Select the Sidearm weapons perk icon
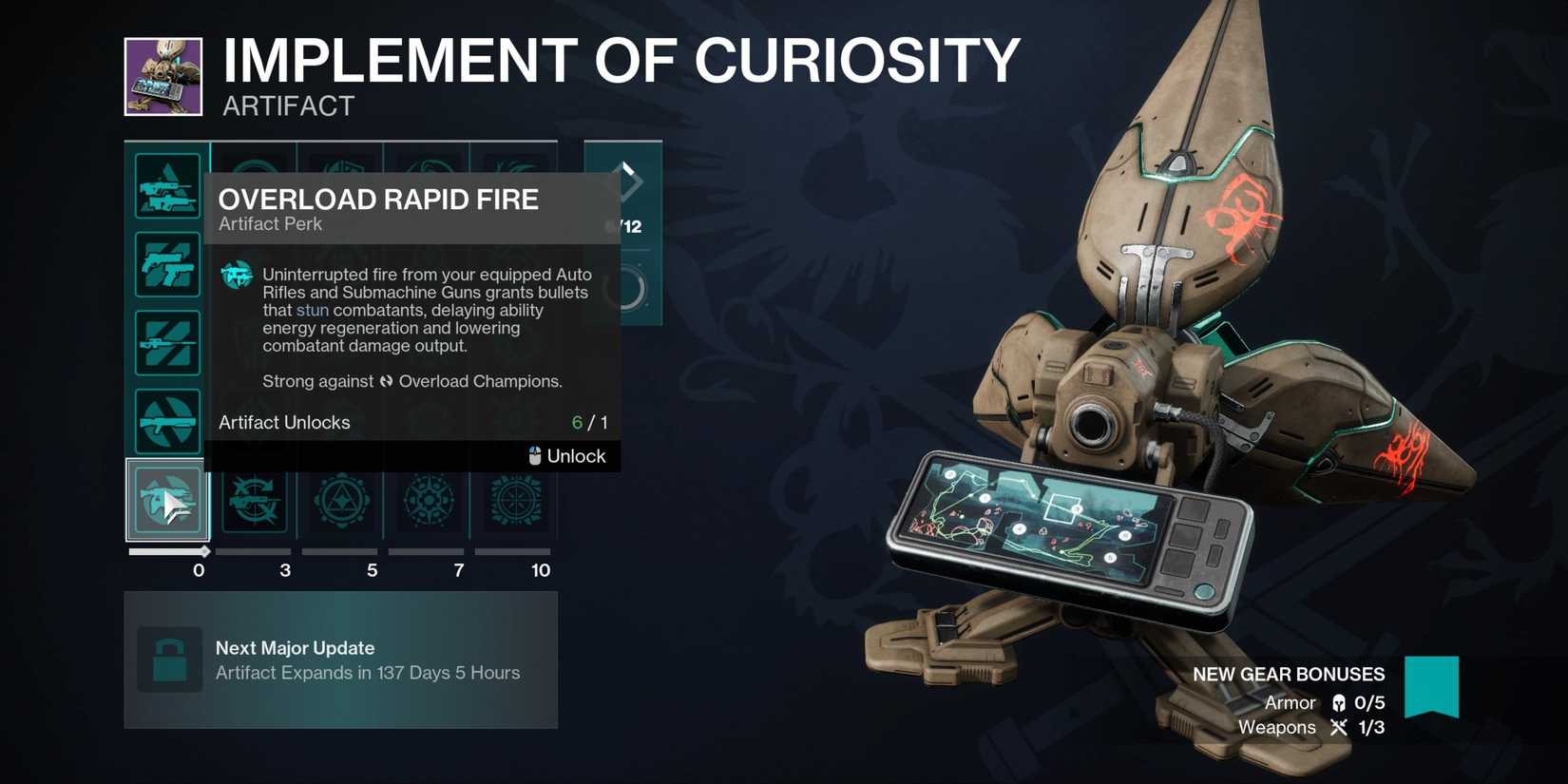1568x784 pixels. pyautogui.click(x=167, y=265)
